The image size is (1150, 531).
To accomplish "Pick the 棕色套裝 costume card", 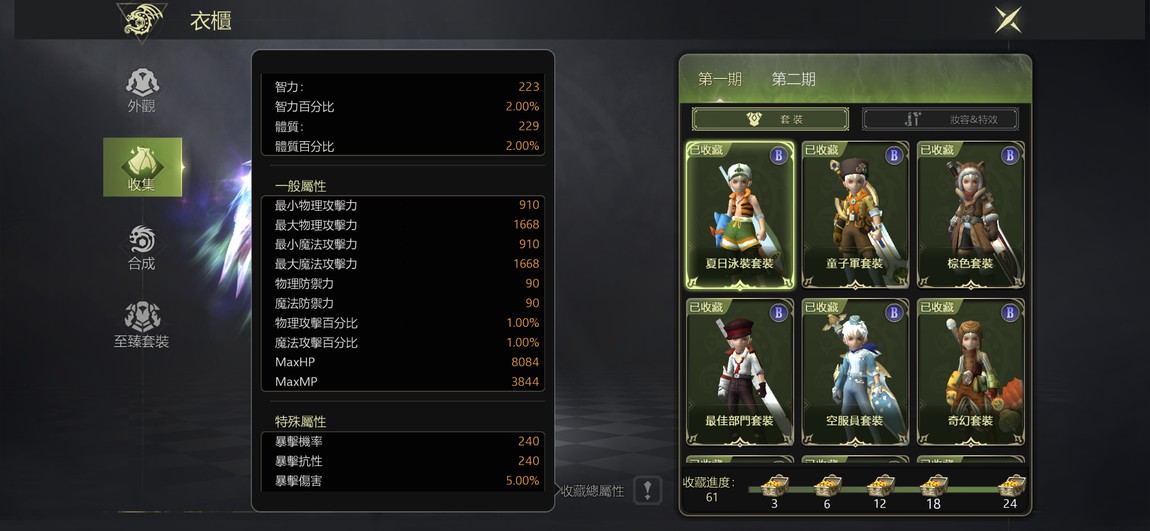I will [969, 214].
